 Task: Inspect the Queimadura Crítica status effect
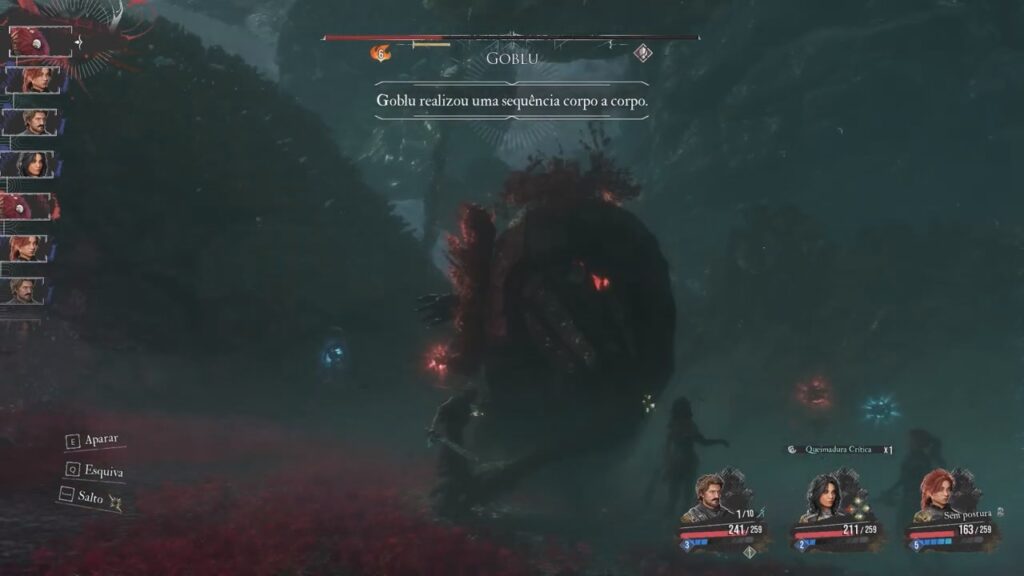pos(837,450)
